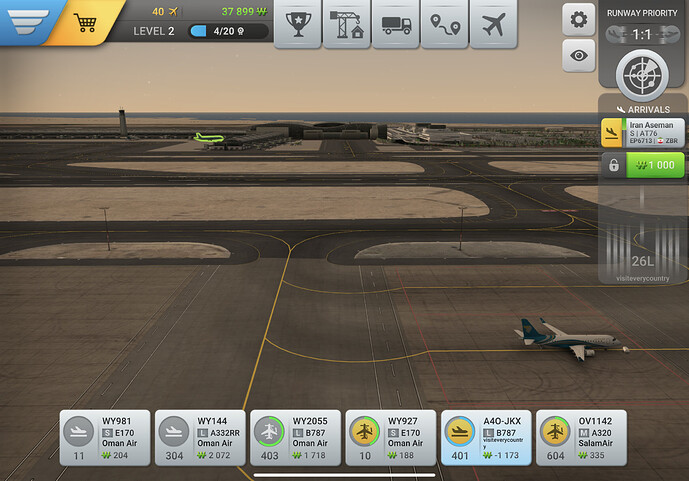Select flight WY2055 B787 card
689x481 pixels.
pyautogui.click(x=296, y=437)
